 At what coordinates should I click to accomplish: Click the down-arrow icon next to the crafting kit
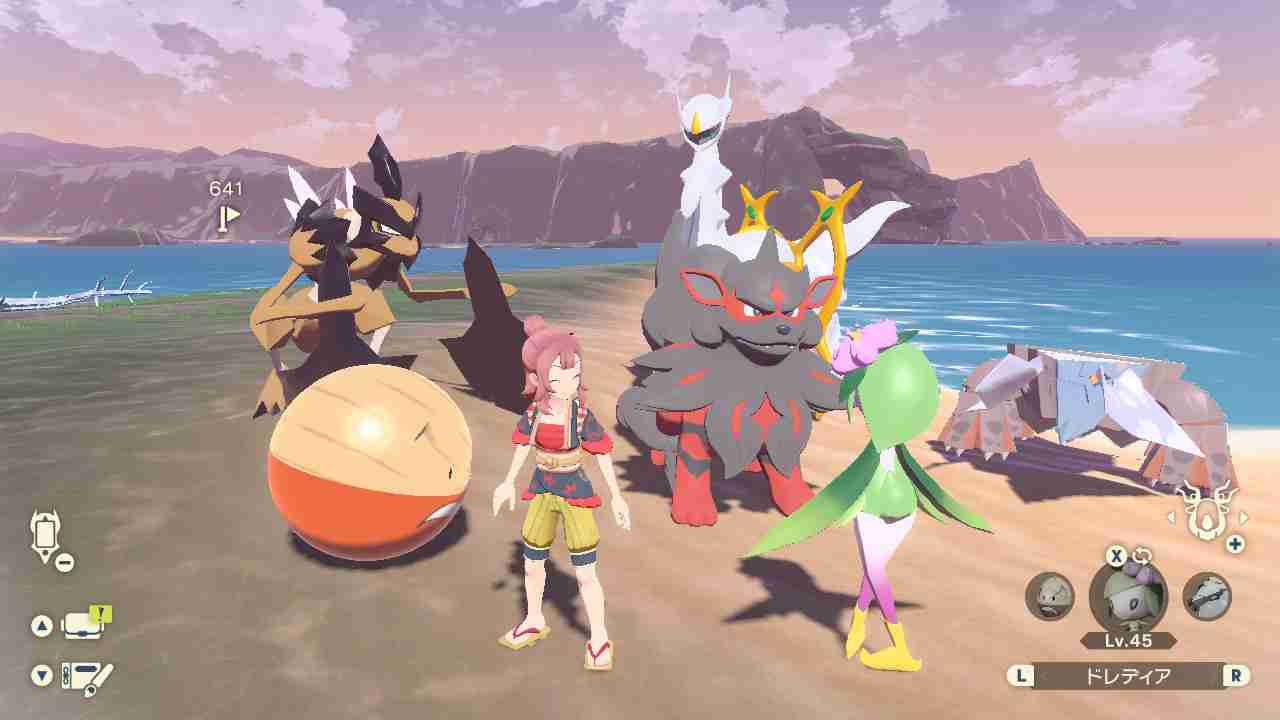pyautogui.click(x=40, y=672)
